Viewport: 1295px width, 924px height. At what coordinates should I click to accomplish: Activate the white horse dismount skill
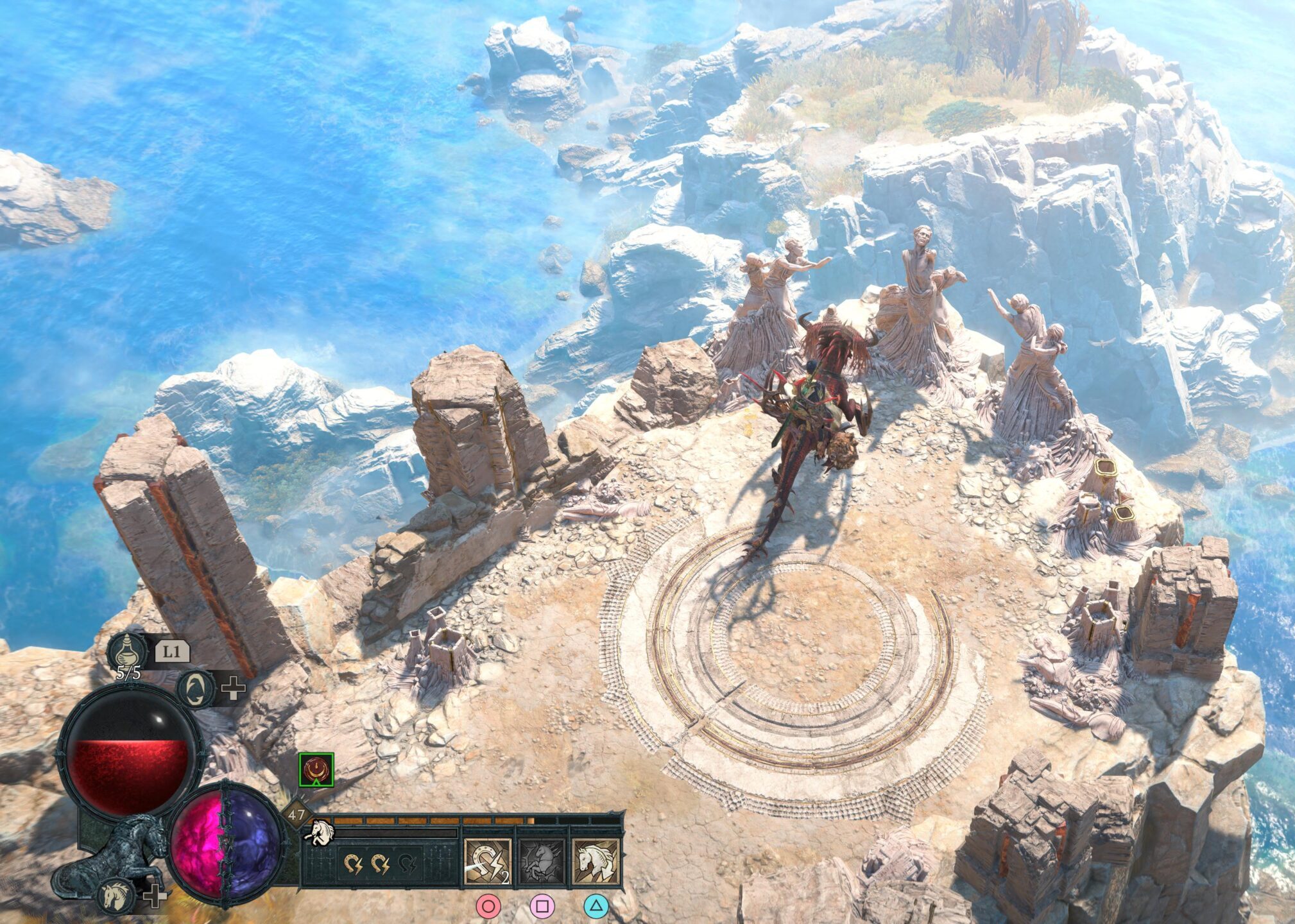click(x=596, y=862)
